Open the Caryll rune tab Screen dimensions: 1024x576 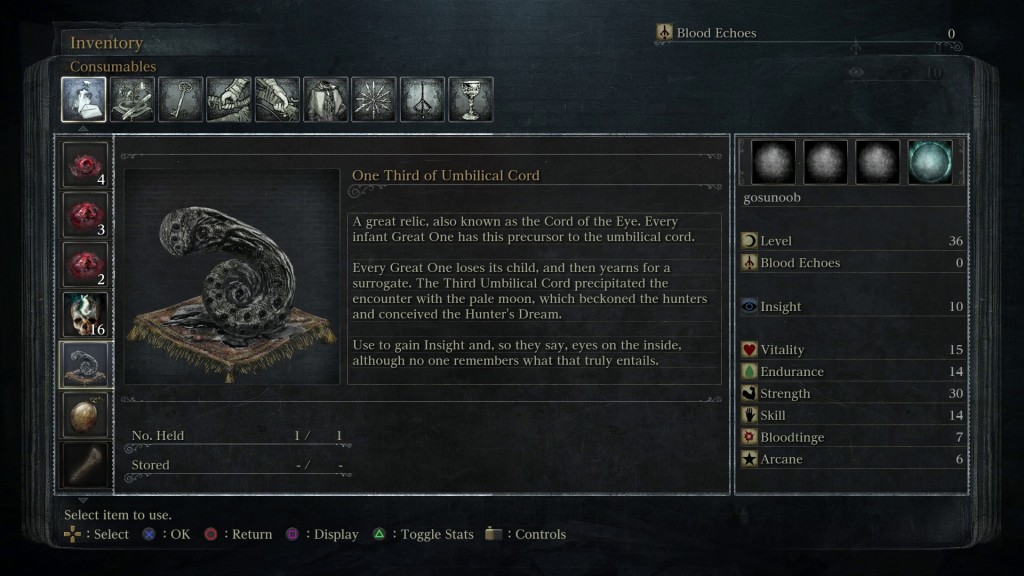pos(422,99)
